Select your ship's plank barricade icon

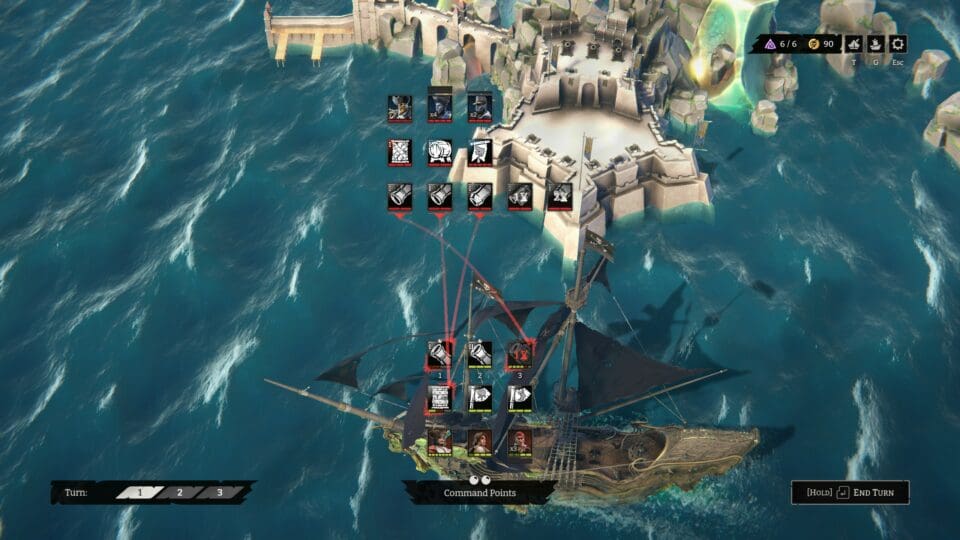coord(440,398)
